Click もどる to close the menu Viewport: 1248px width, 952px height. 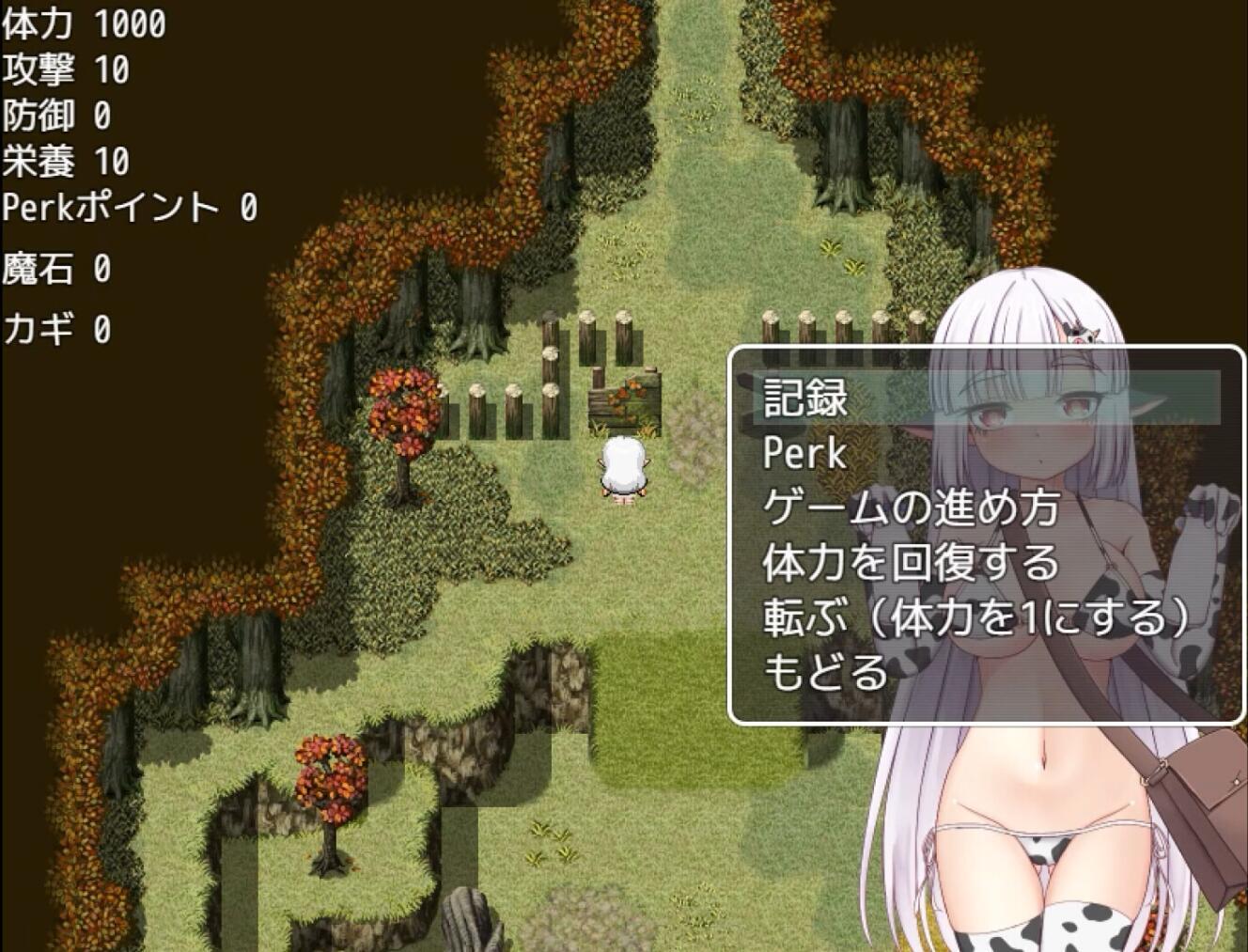coord(825,673)
